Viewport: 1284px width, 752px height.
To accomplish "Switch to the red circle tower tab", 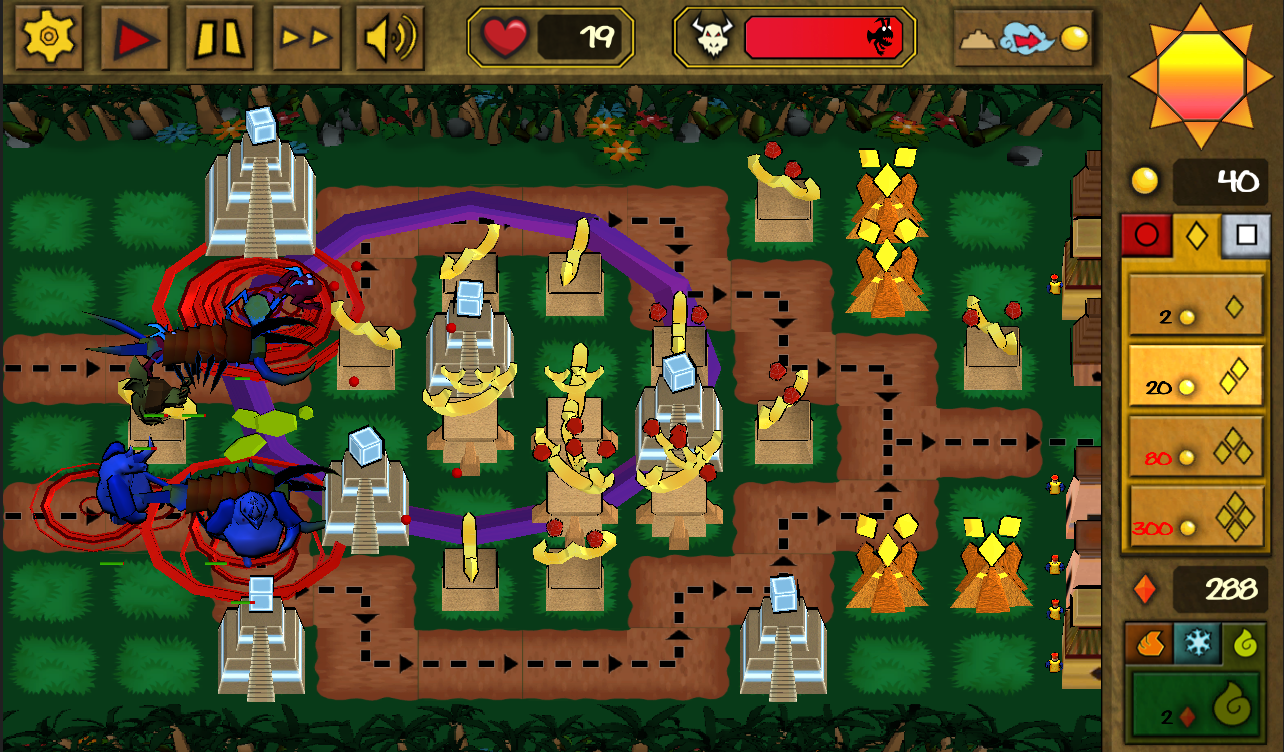I will pyautogui.click(x=1146, y=236).
